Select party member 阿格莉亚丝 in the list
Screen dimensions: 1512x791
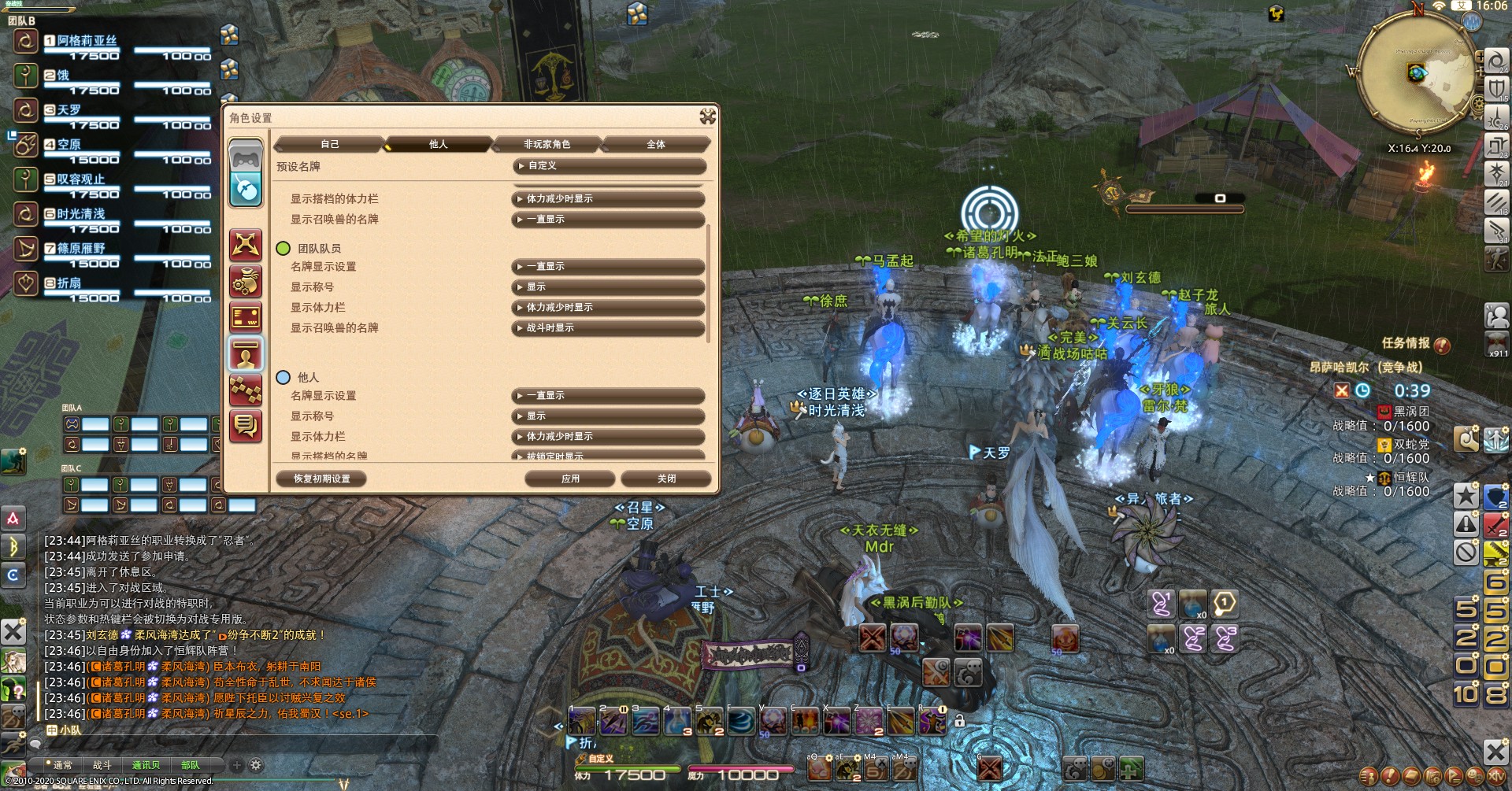(87, 40)
